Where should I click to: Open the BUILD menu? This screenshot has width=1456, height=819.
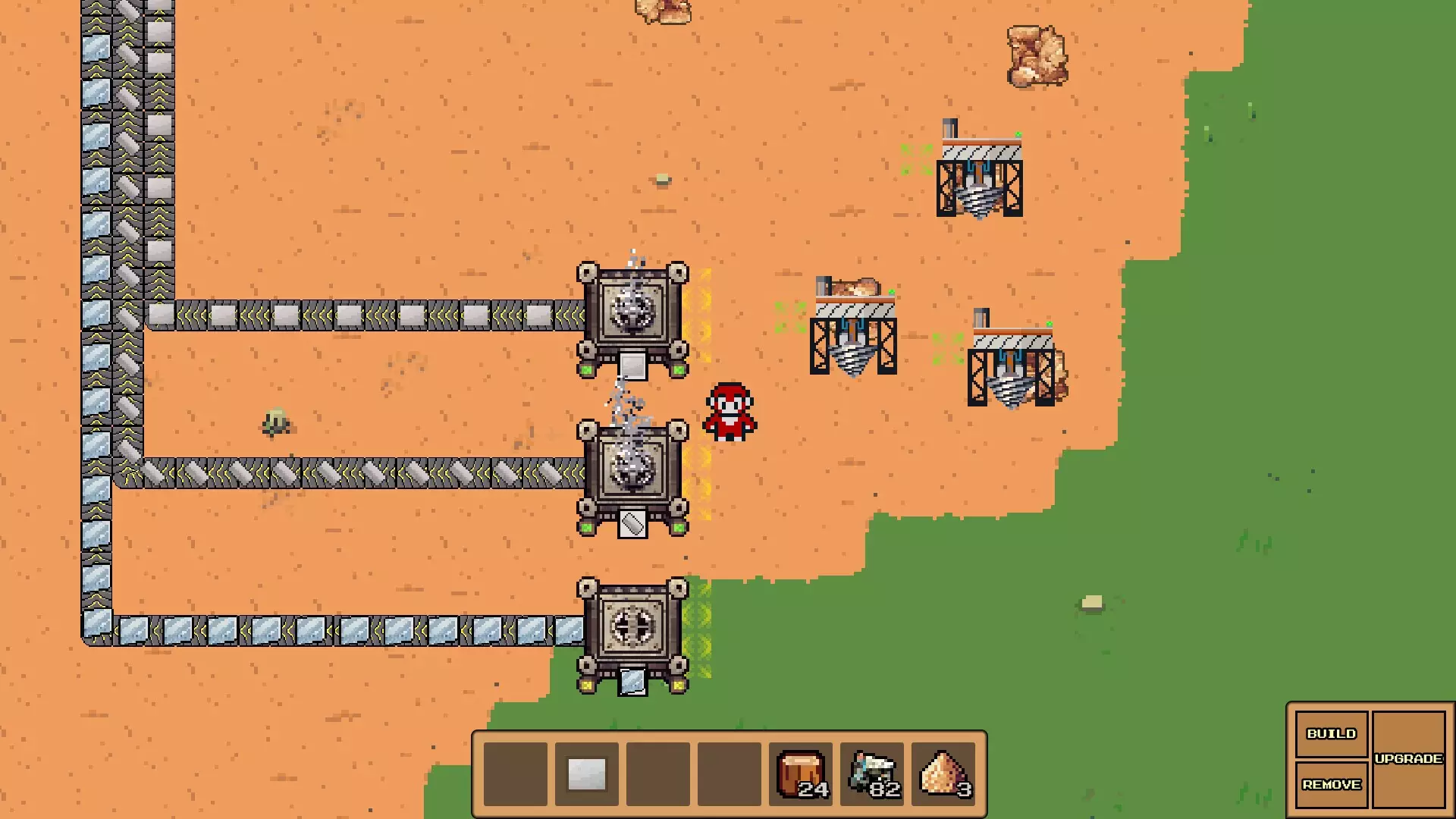[1331, 733]
